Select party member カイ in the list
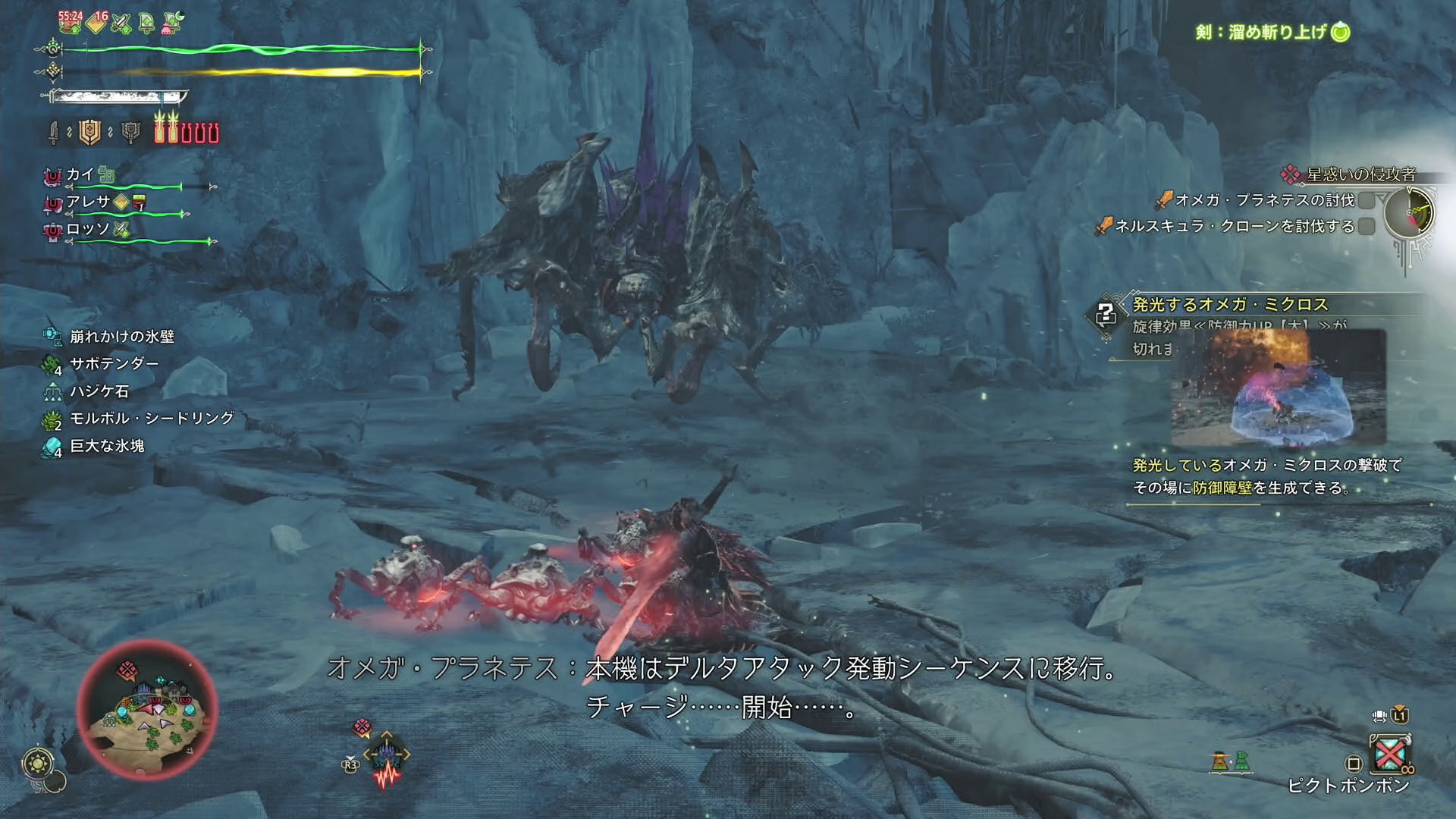The width and height of the screenshot is (1456, 819). coord(80,175)
